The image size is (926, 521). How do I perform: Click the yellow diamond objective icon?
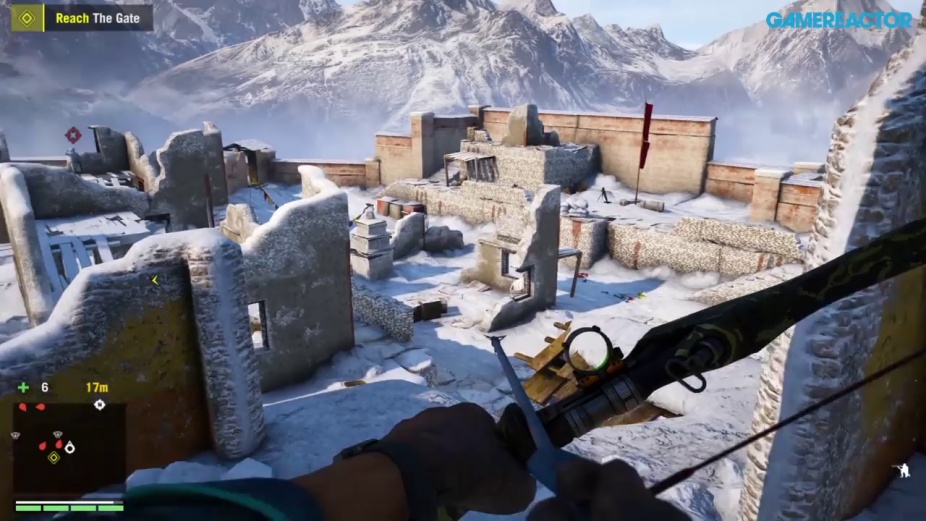pos(27,17)
